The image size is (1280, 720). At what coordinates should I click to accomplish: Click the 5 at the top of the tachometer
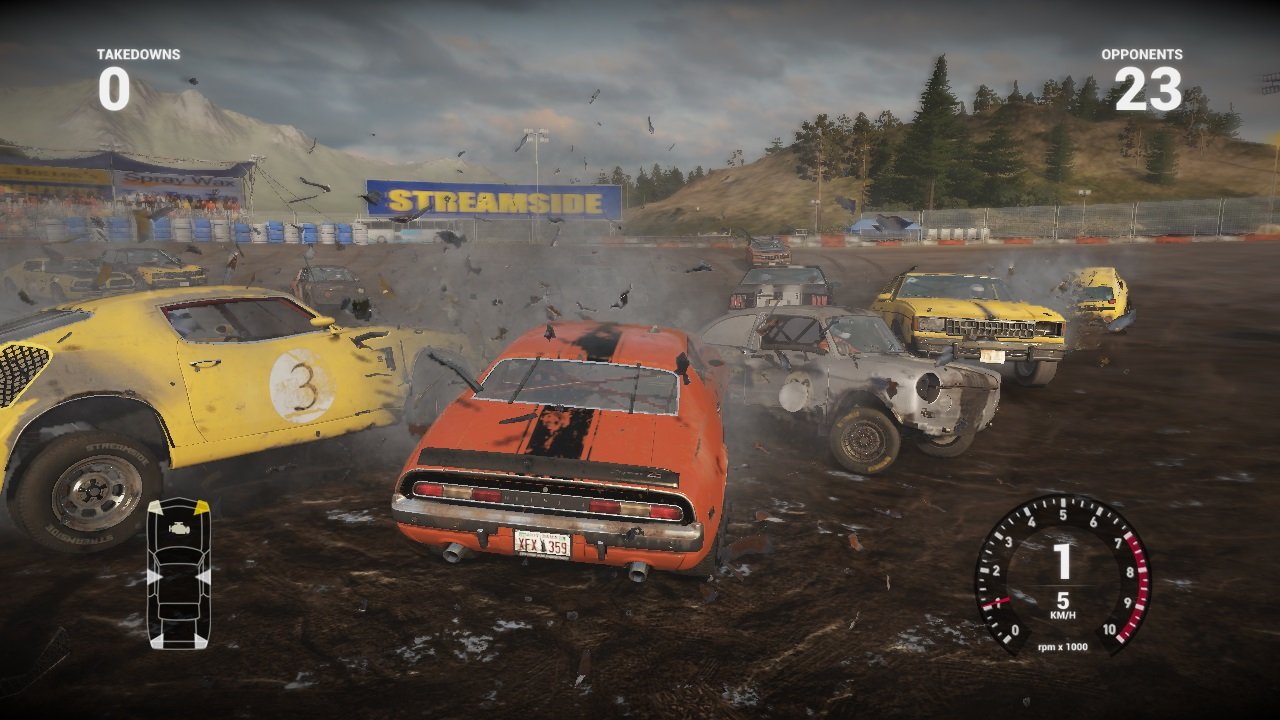[x=1064, y=514]
